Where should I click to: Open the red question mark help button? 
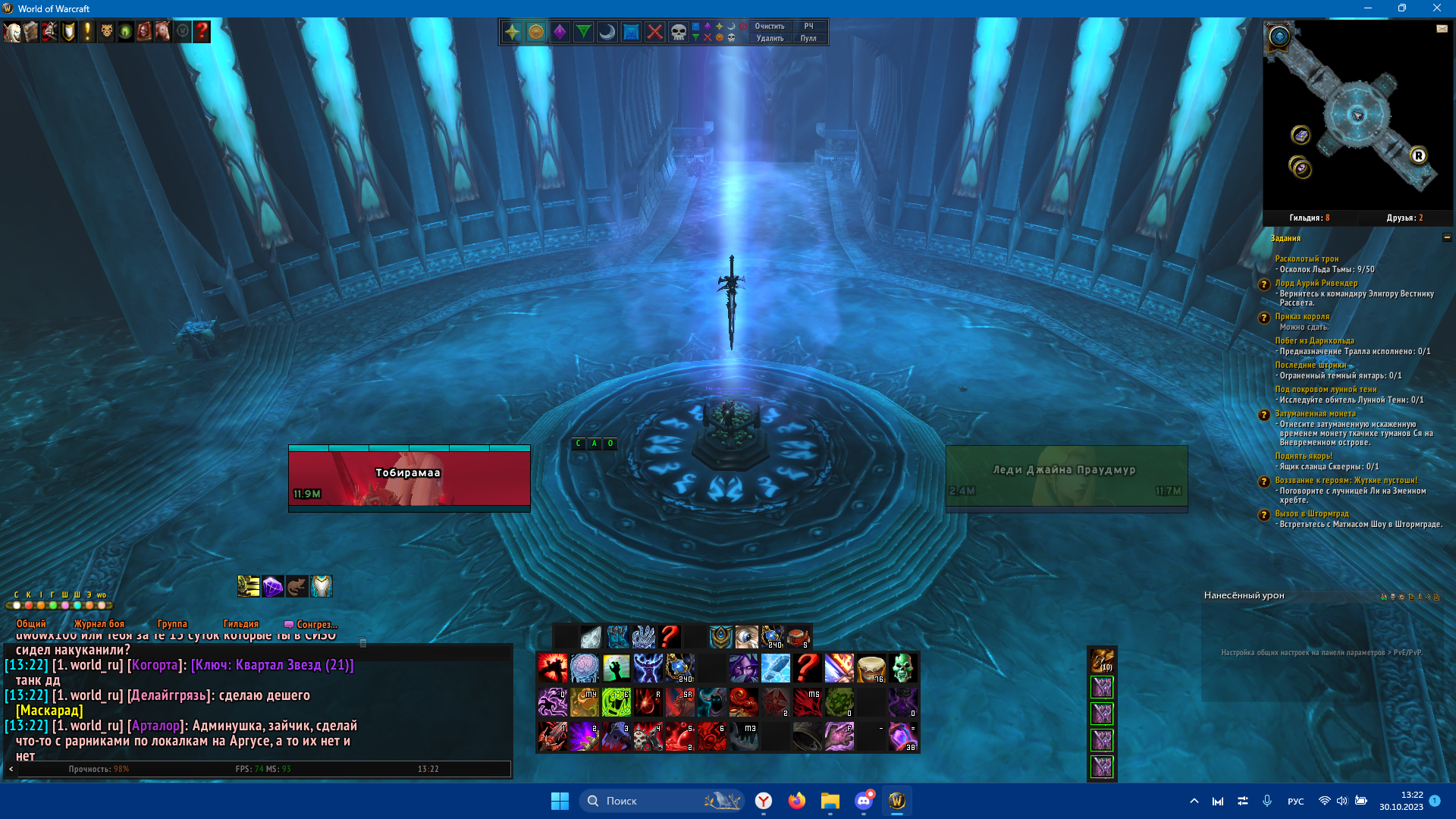click(x=202, y=32)
